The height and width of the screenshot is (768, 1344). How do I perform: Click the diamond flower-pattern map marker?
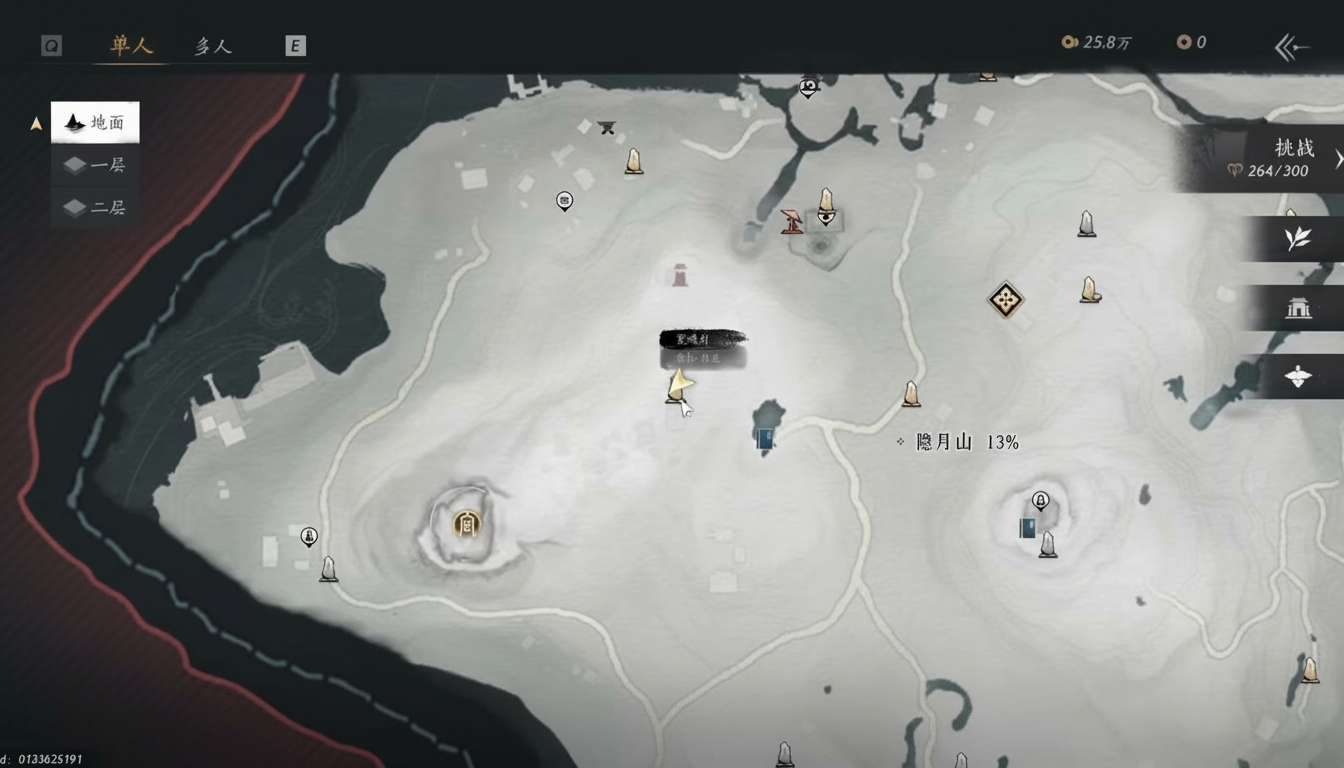(1005, 299)
